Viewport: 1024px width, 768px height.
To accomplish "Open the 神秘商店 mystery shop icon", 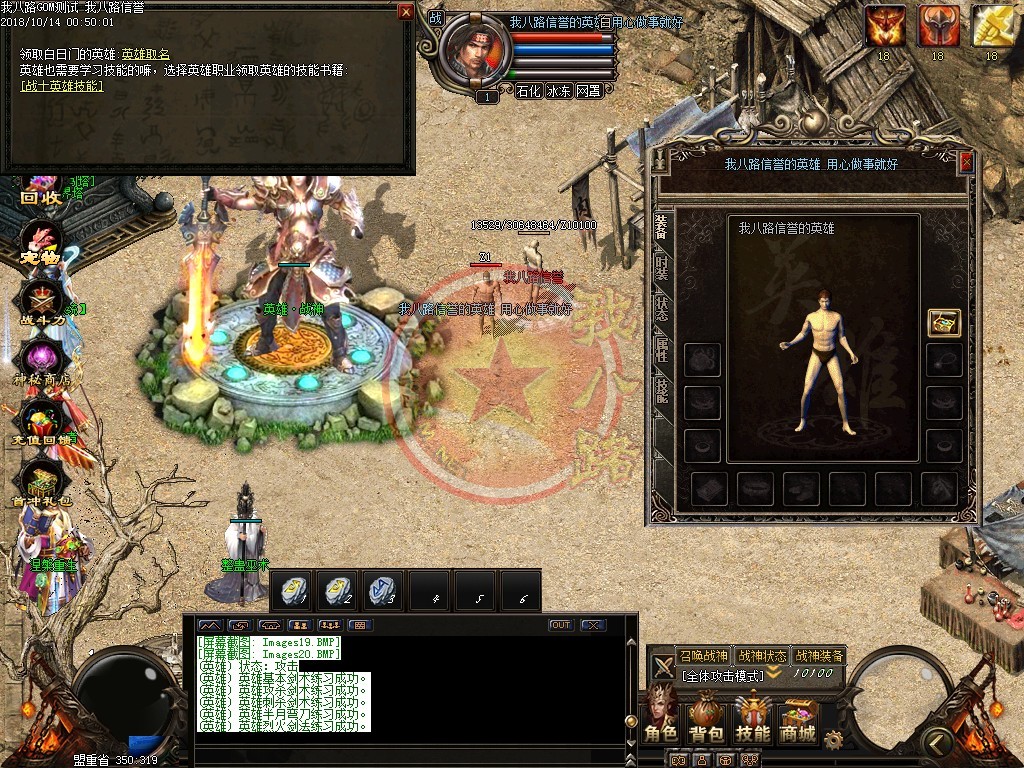I will 42,362.
